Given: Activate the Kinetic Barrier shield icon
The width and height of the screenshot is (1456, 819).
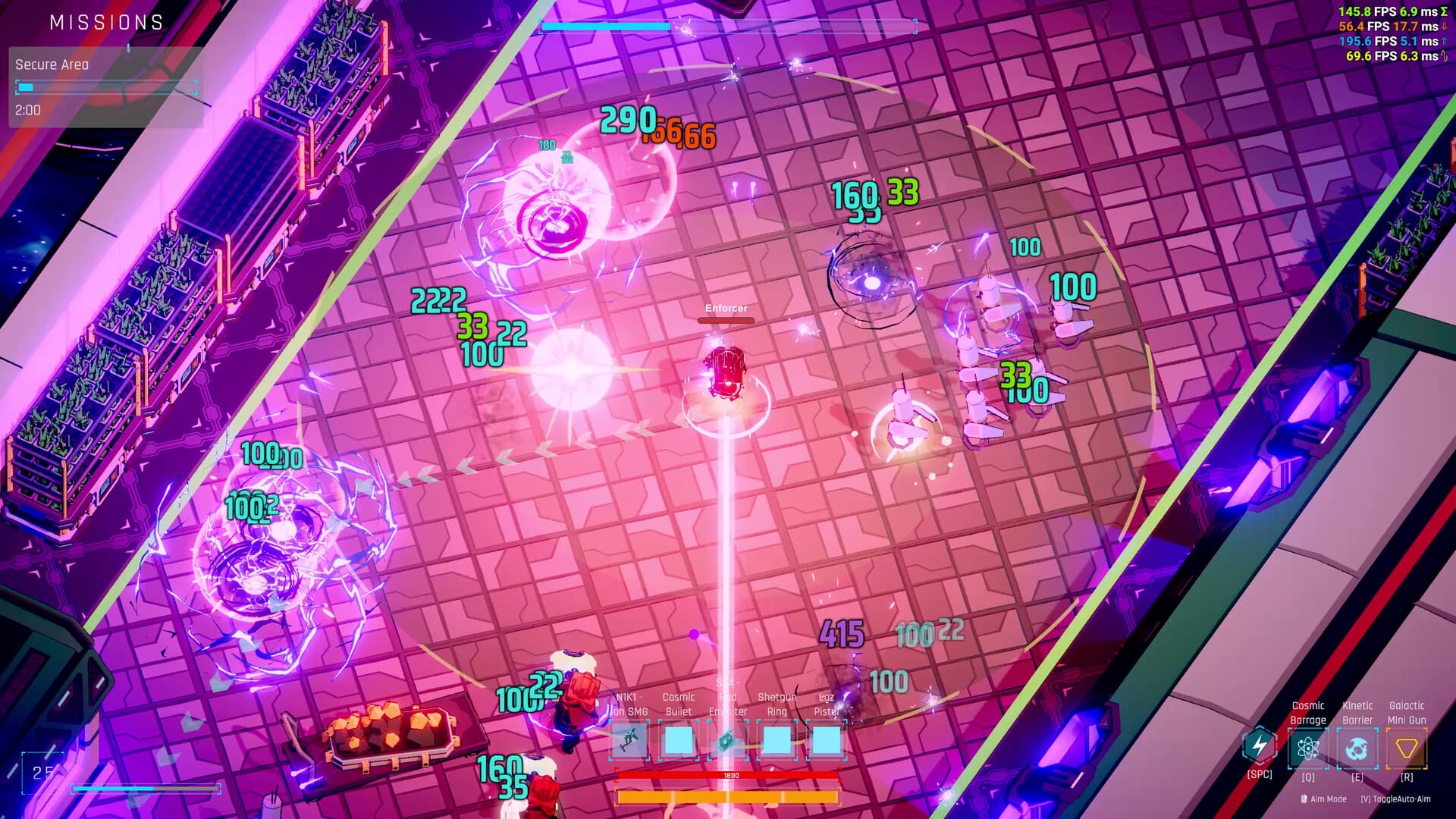Looking at the screenshot, I should [x=1358, y=746].
